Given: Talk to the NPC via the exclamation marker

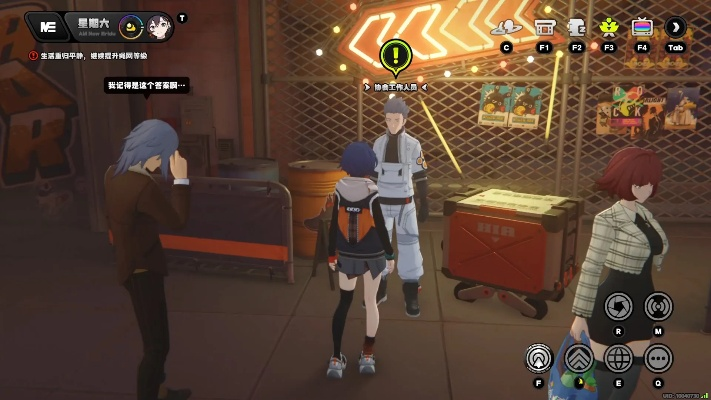Looking at the screenshot, I should (397, 57).
